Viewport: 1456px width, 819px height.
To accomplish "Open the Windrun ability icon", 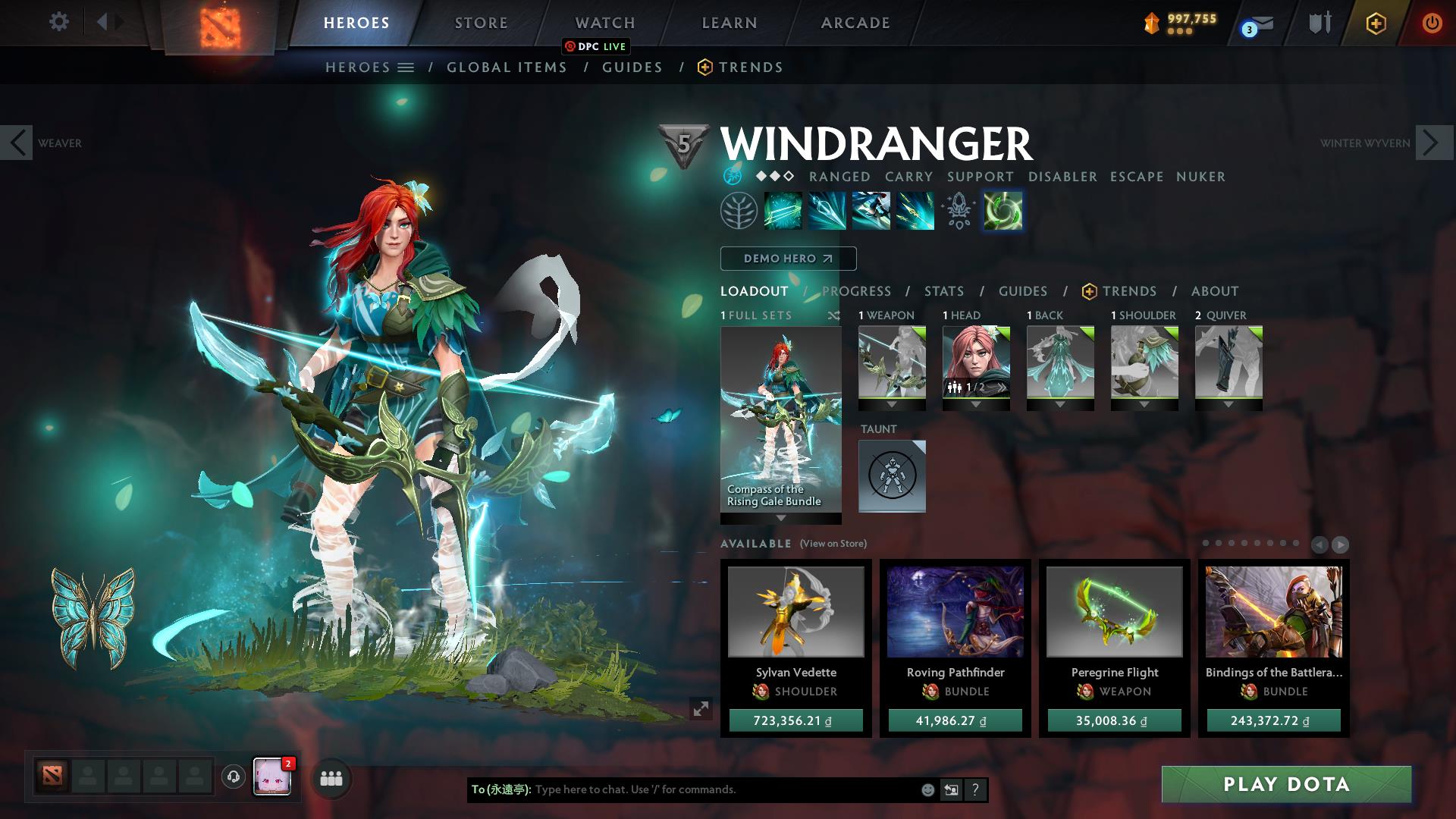I will click(x=871, y=211).
